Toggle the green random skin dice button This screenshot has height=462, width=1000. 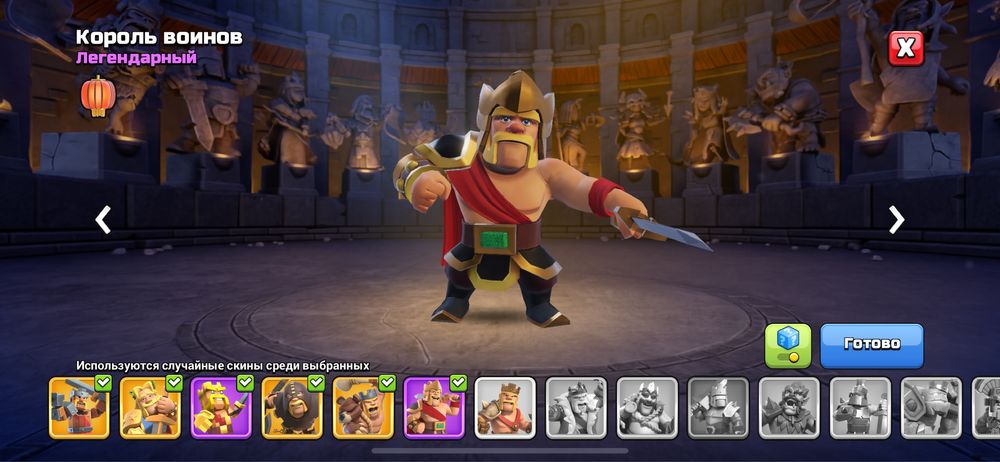(788, 345)
